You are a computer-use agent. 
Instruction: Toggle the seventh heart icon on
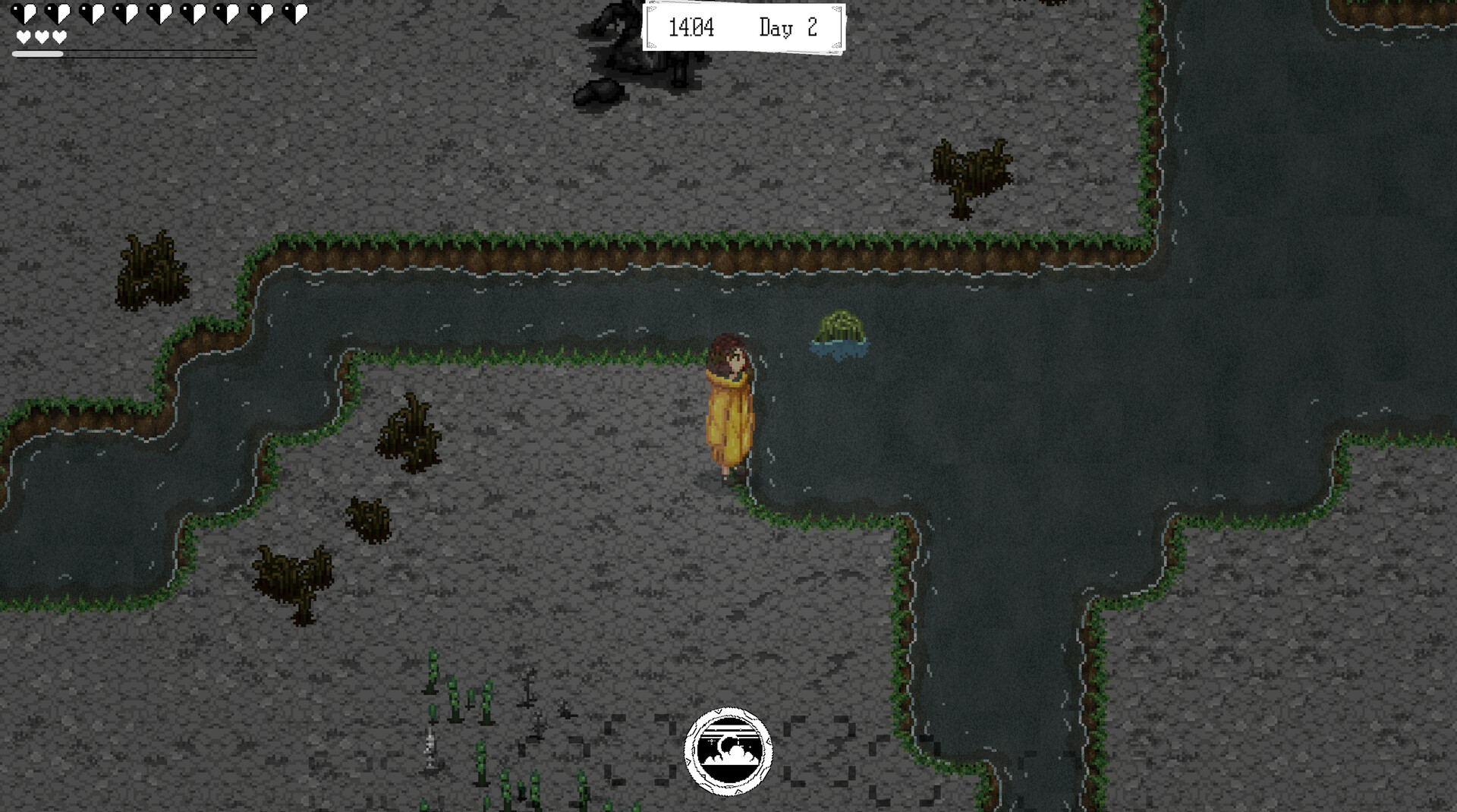(x=228, y=13)
